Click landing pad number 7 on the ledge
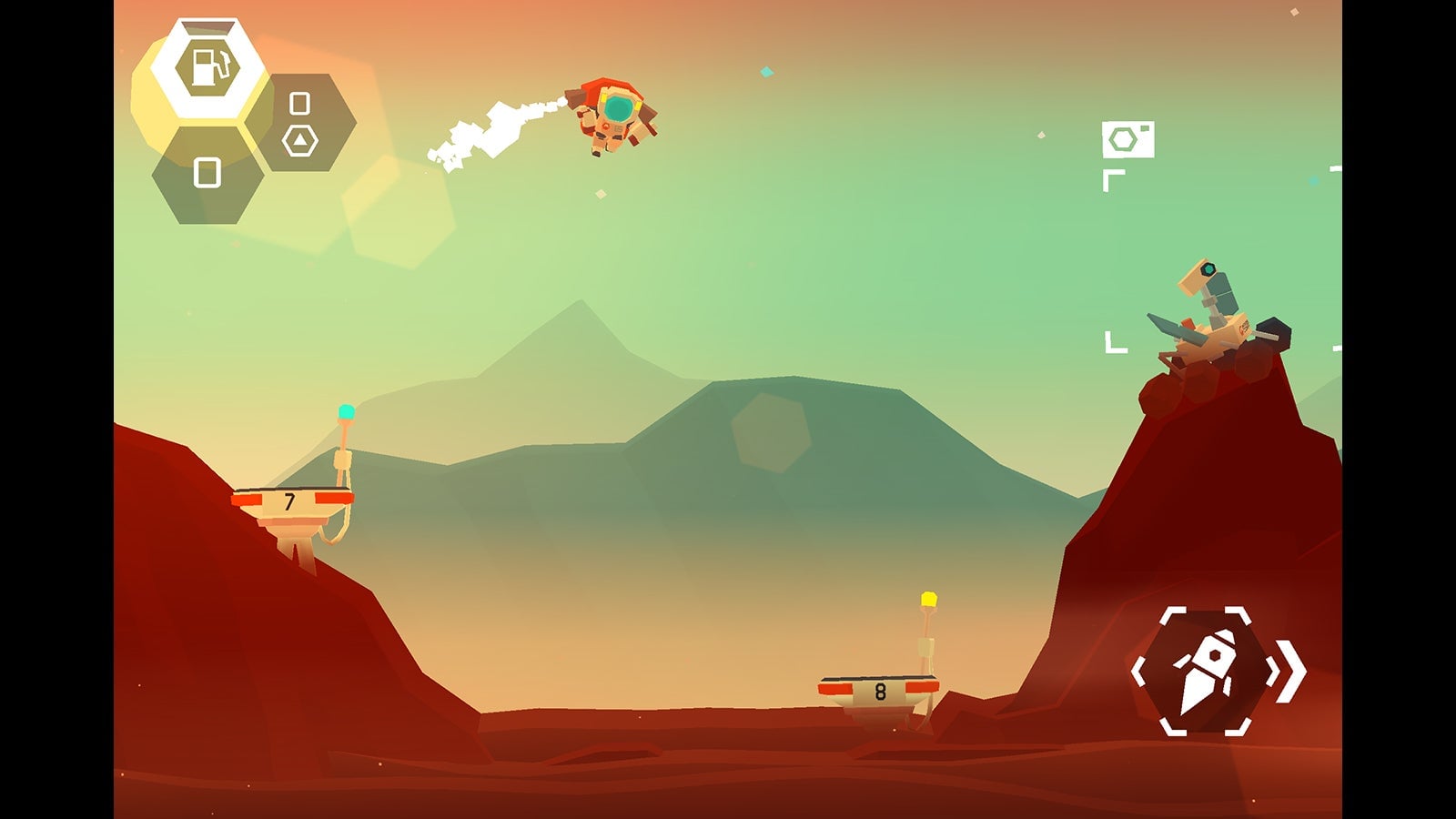 tap(291, 503)
